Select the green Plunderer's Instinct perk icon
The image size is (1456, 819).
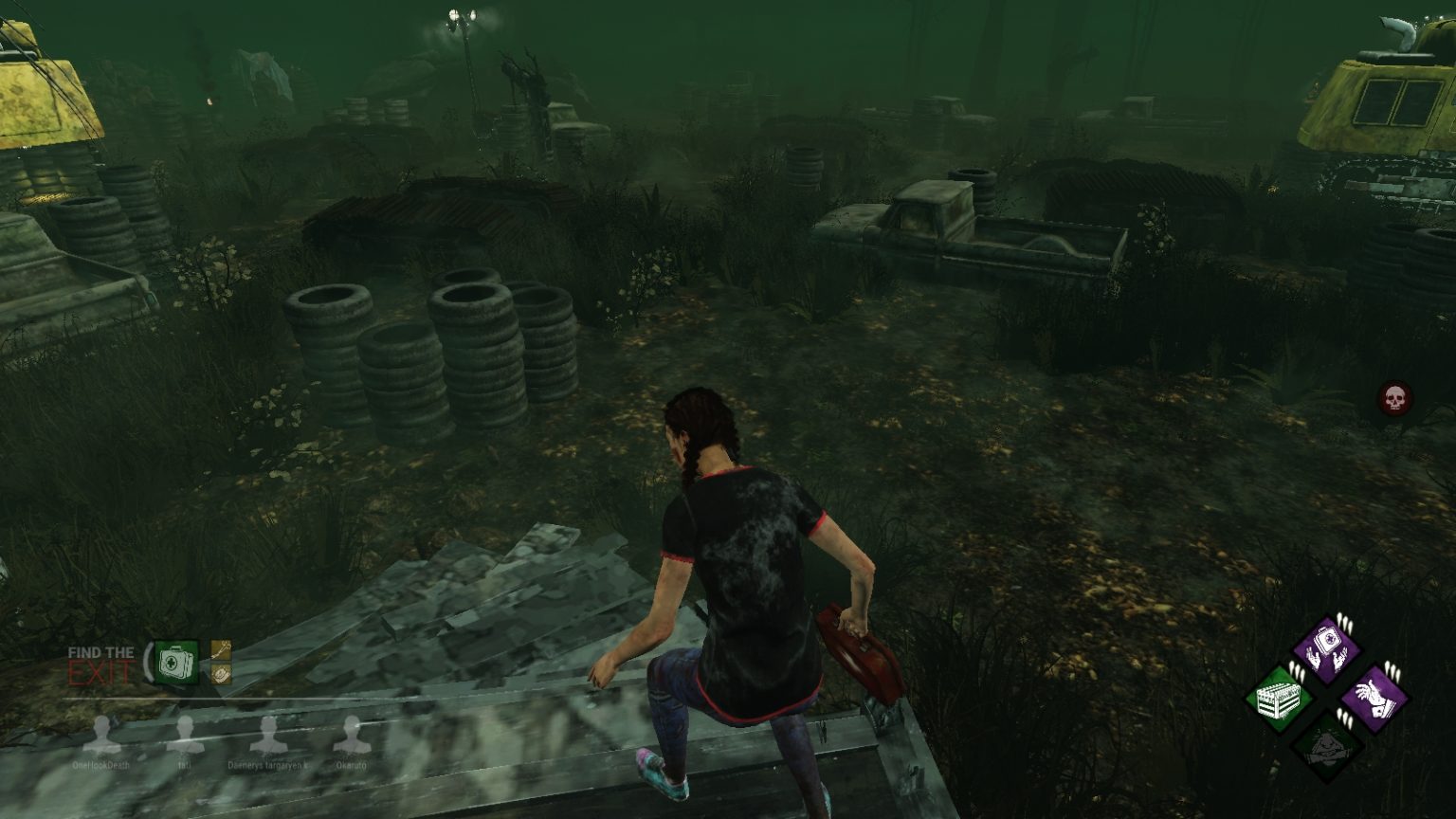(x=1278, y=697)
